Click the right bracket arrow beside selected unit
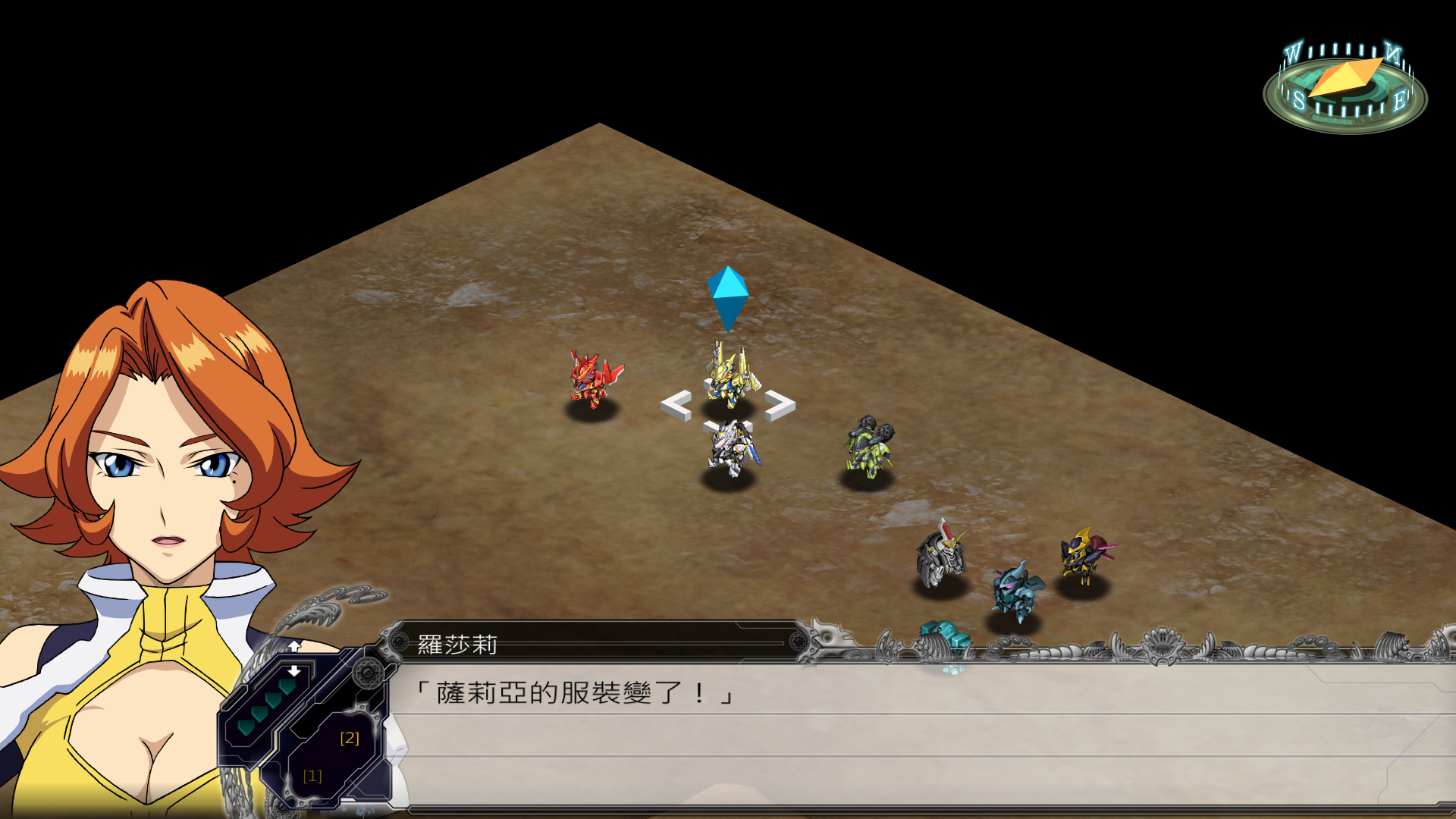Screen dimensions: 1456x819 [x=780, y=405]
